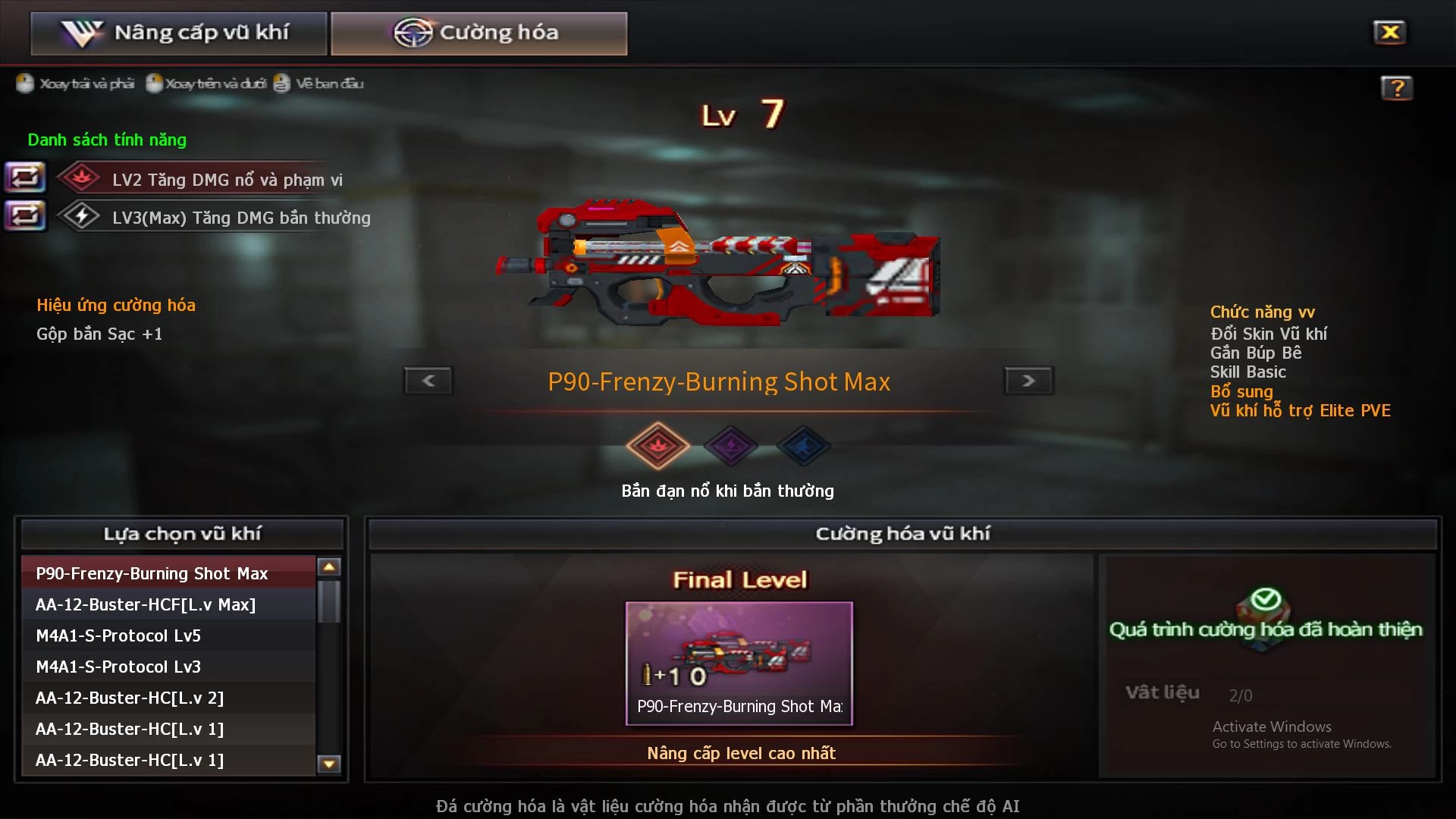Swap the LV2 Tăng DMG nổ feature
This screenshot has width=1456, height=819.
click(x=25, y=178)
